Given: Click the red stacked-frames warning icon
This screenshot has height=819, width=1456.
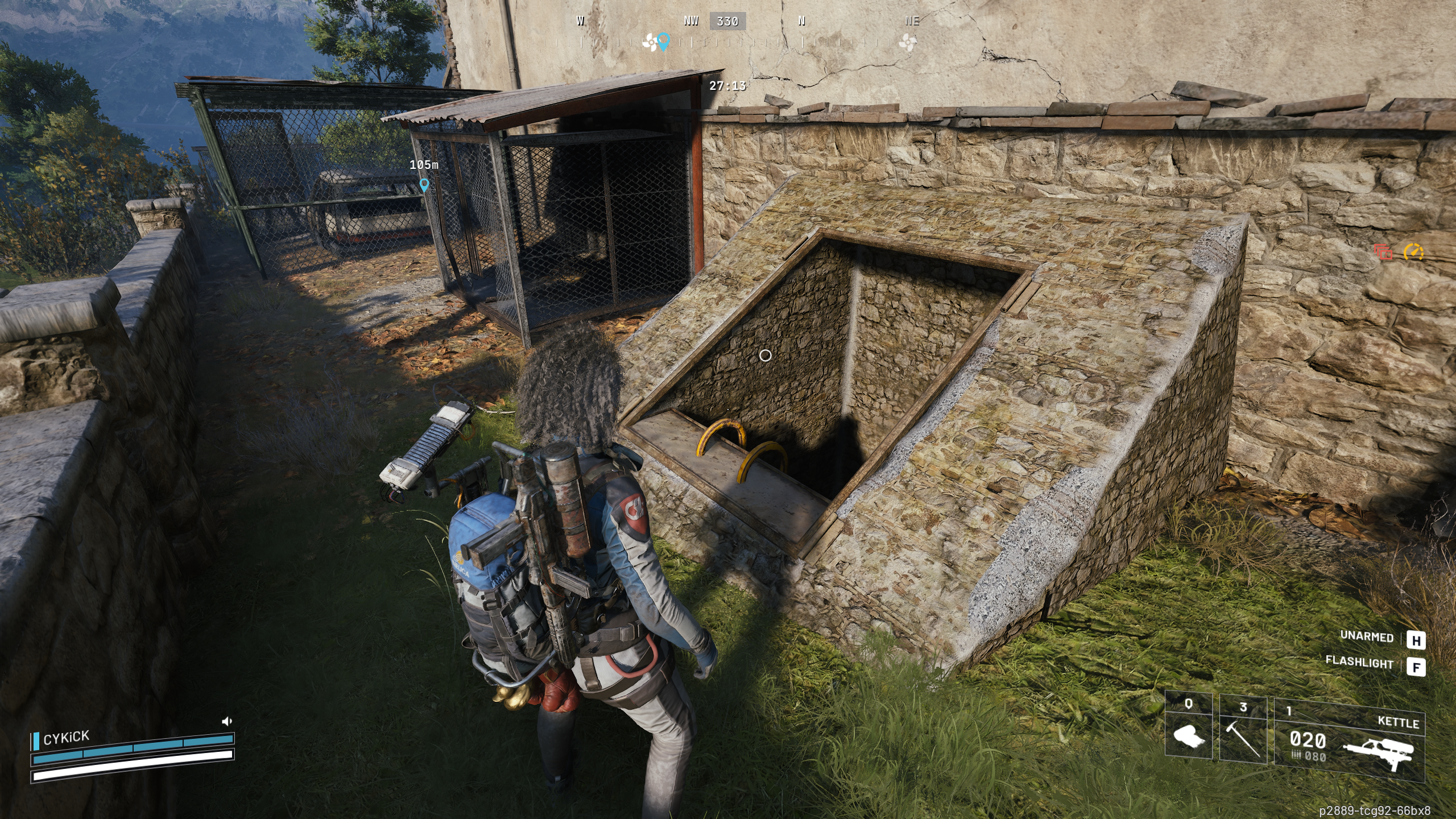Looking at the screenshot, I should tap(1383, 251).
